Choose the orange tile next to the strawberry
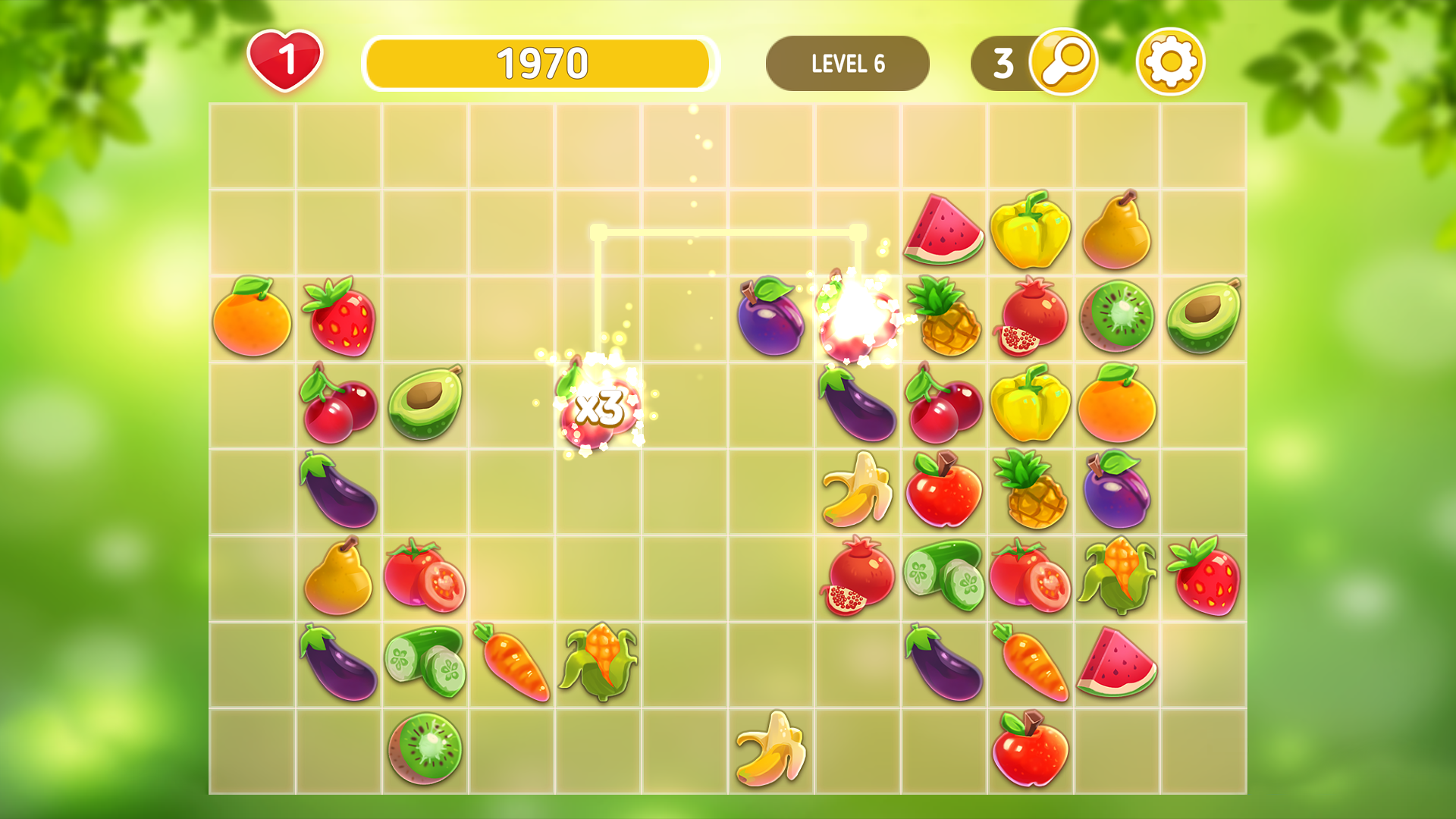Image resolution: width=1456 pixels, height=819 pixels. [x=252, y=317]
